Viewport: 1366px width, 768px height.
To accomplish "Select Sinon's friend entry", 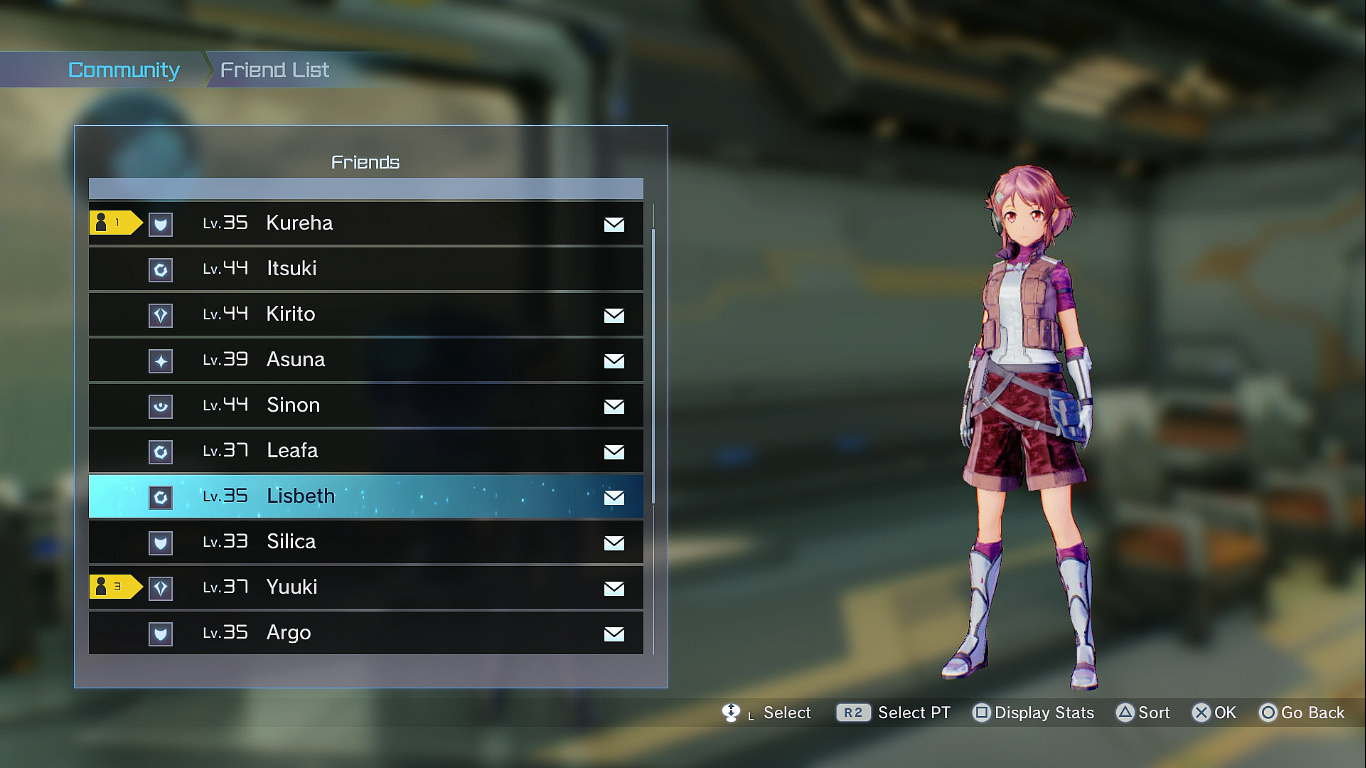I will point(366,405).
